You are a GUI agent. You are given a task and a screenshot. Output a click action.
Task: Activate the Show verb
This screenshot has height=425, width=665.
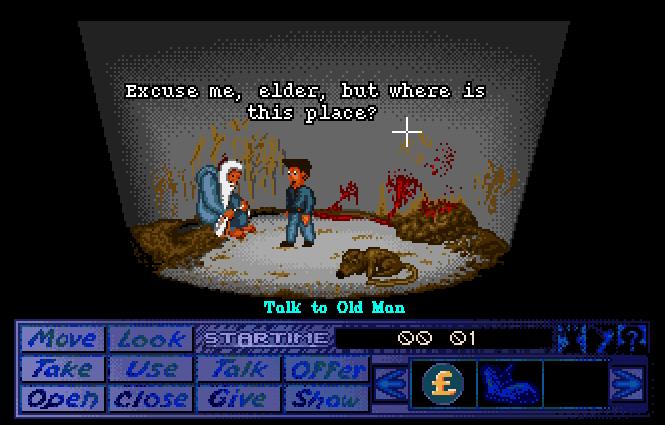[326, 398]
